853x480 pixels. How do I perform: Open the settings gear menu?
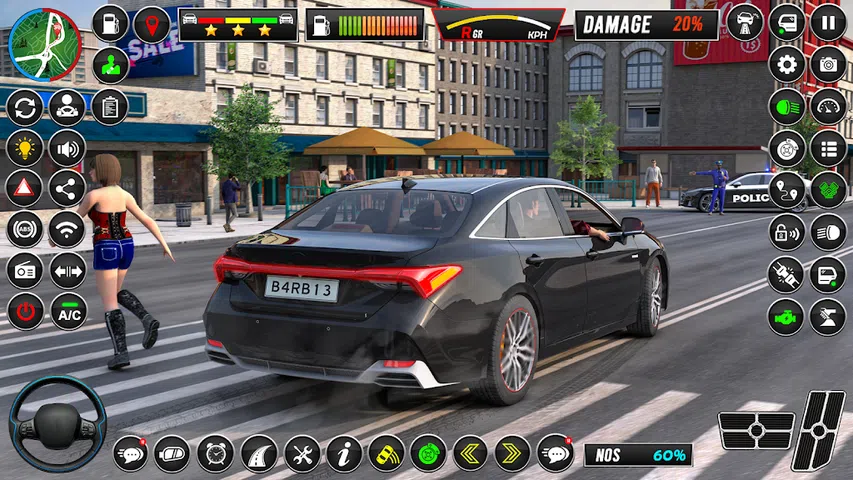(x=787, y=65)
